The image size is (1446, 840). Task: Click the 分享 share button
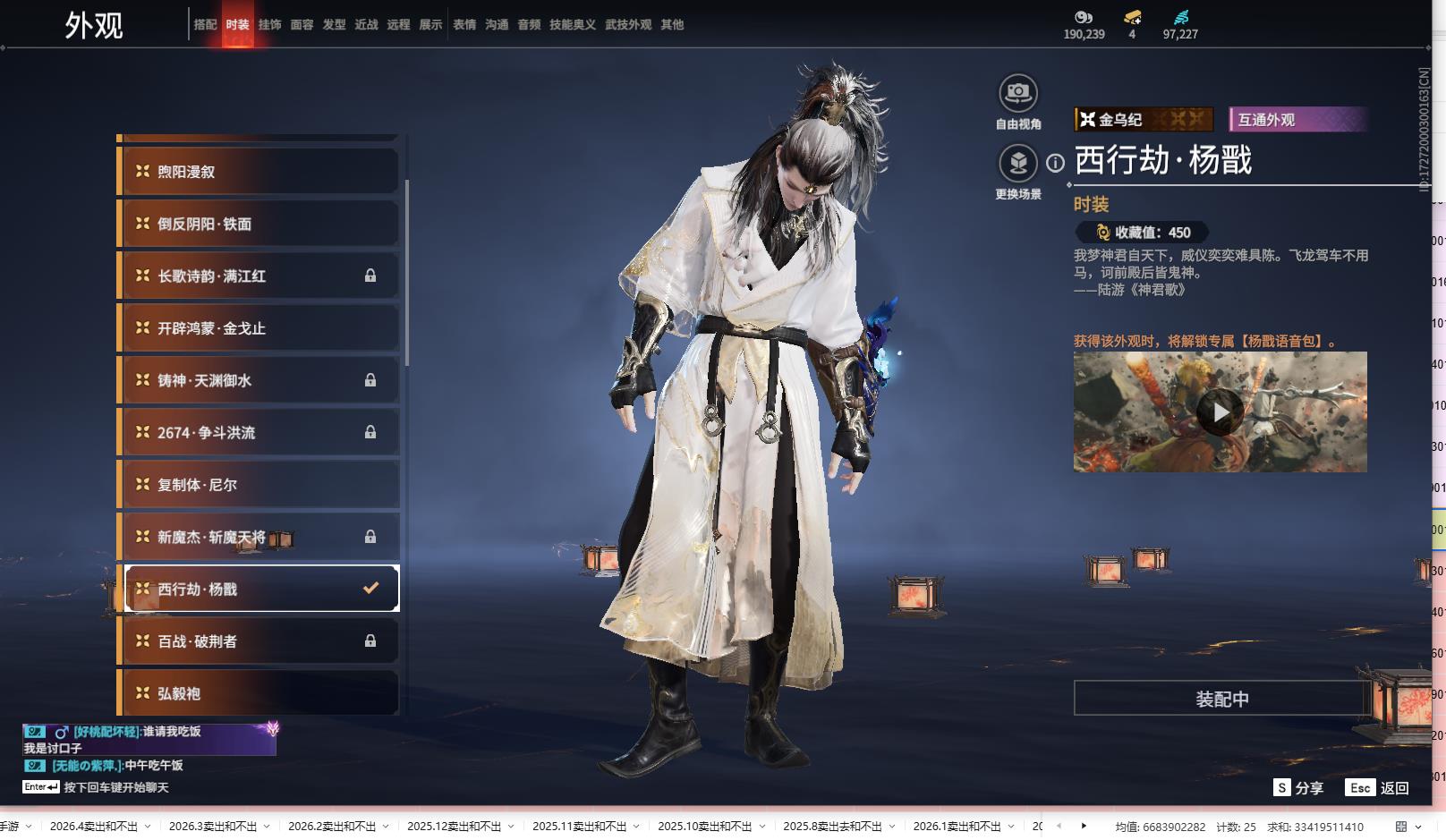[x=1298, y=788]
